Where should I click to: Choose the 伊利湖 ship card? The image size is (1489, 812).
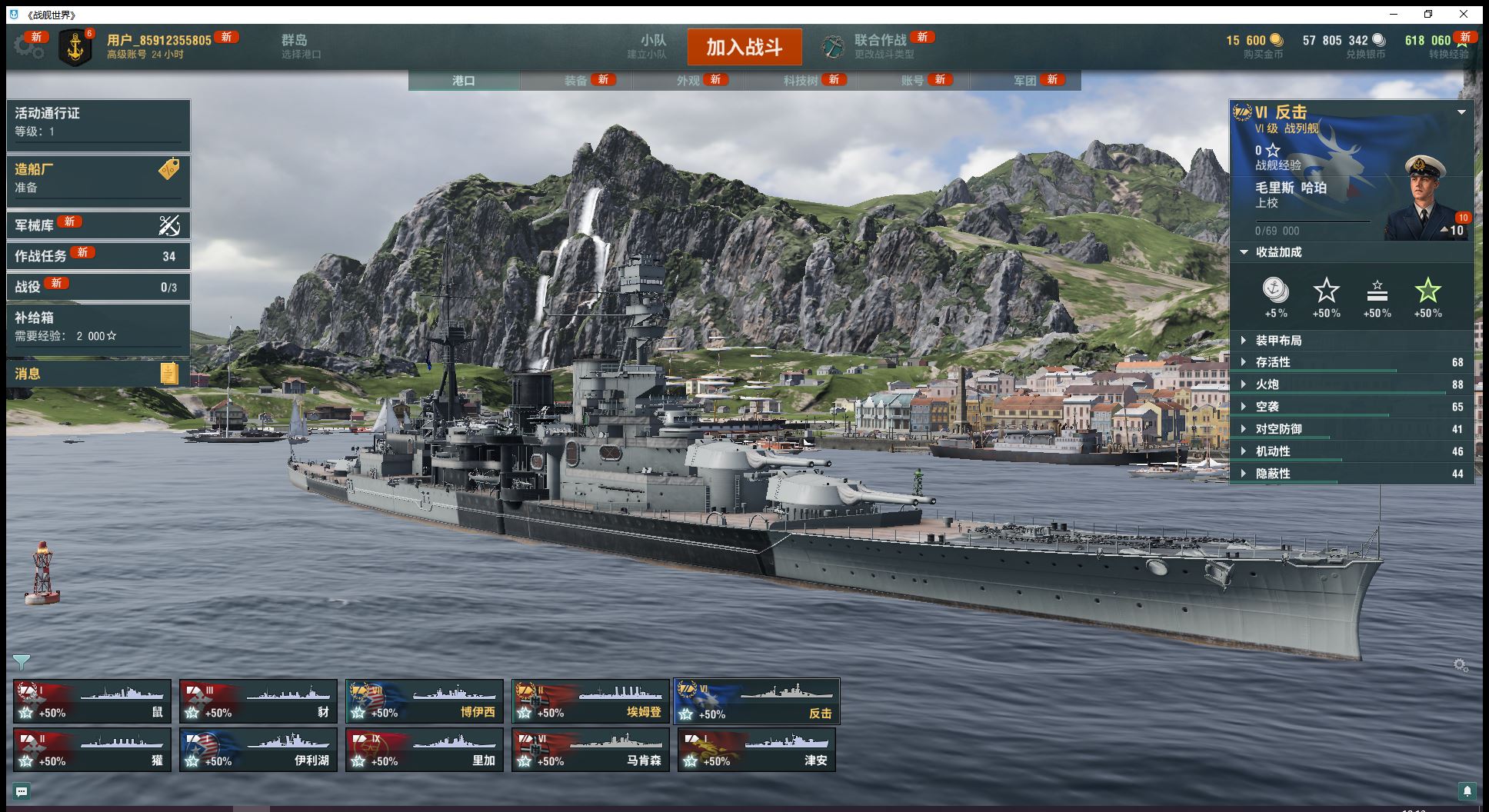[258, 750]
